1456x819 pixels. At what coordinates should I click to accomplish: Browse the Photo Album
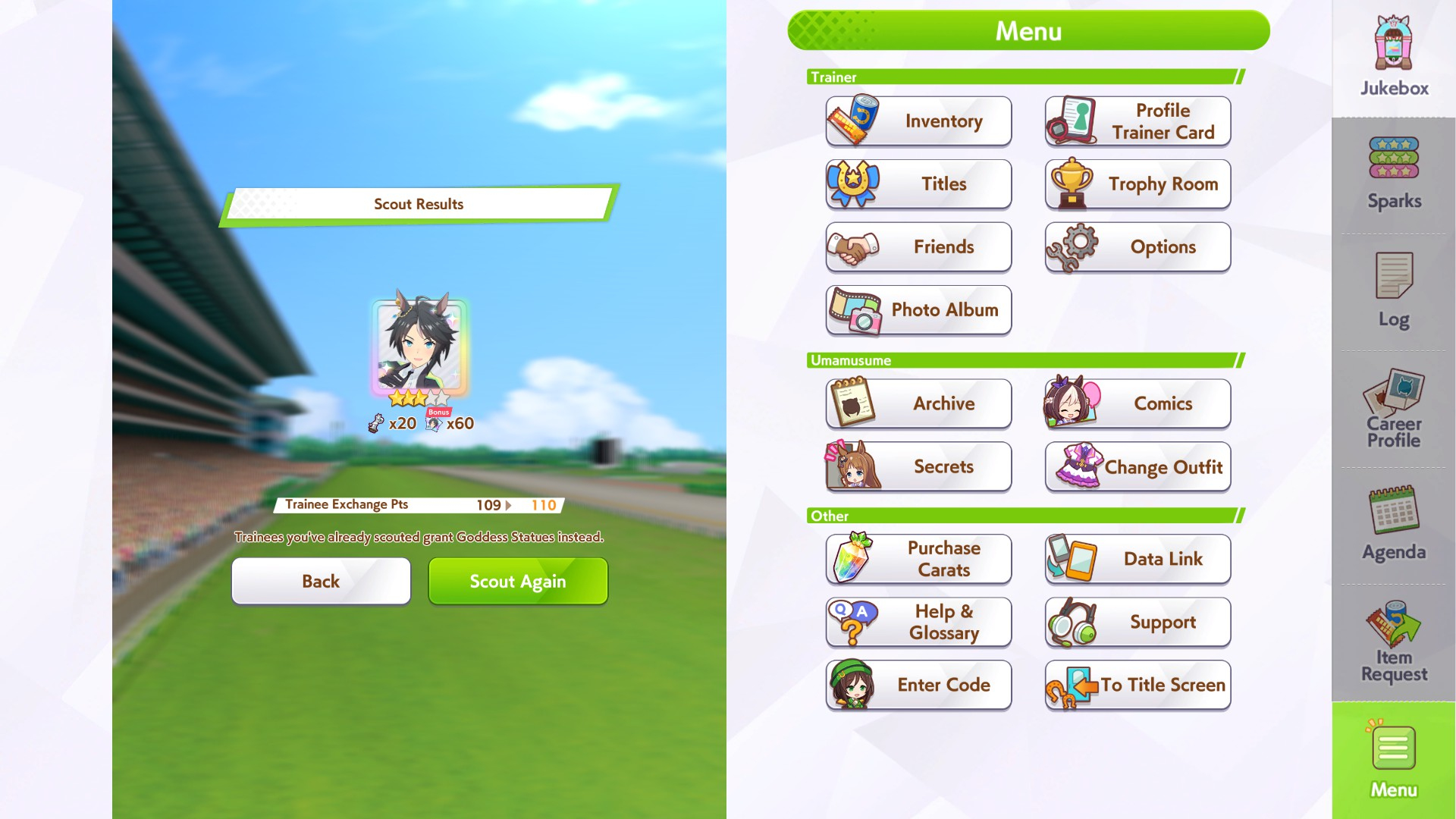click(918, 310)
